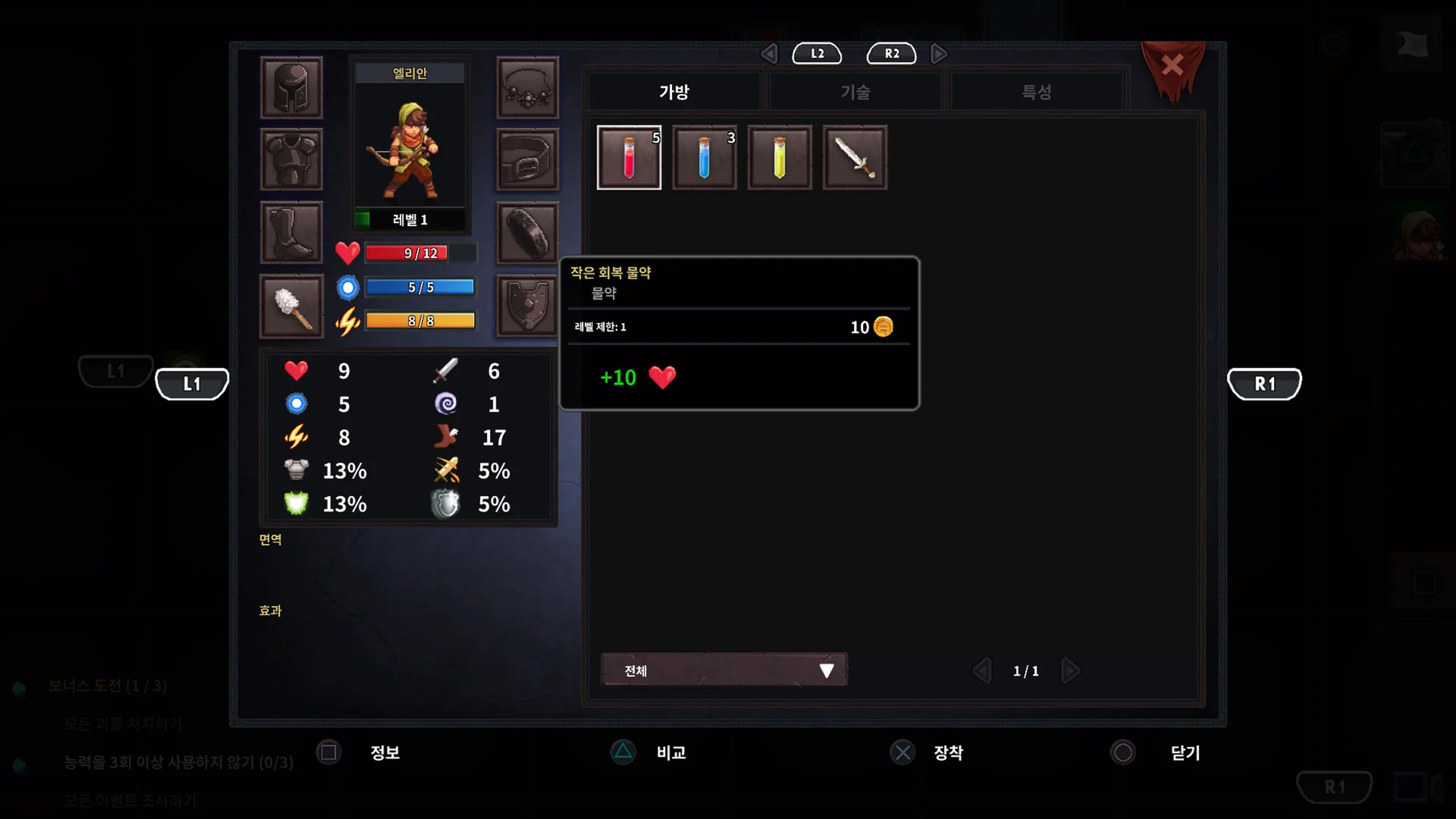Select the red health potion stack
This screenshot has height=819, width=1456.
(x=629, y=158)
